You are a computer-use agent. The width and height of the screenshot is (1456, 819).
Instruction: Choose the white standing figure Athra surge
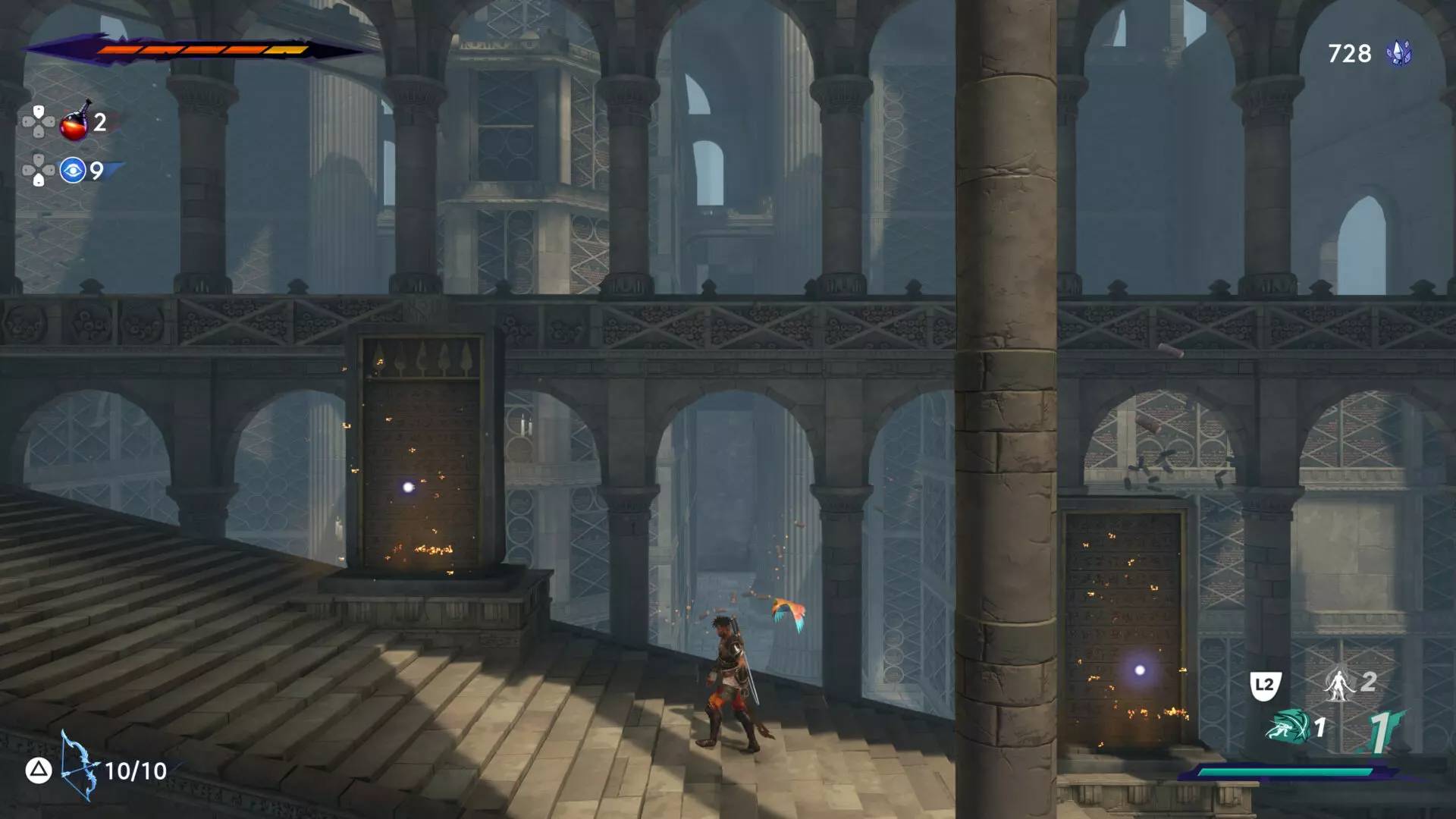click(1338, 684)
